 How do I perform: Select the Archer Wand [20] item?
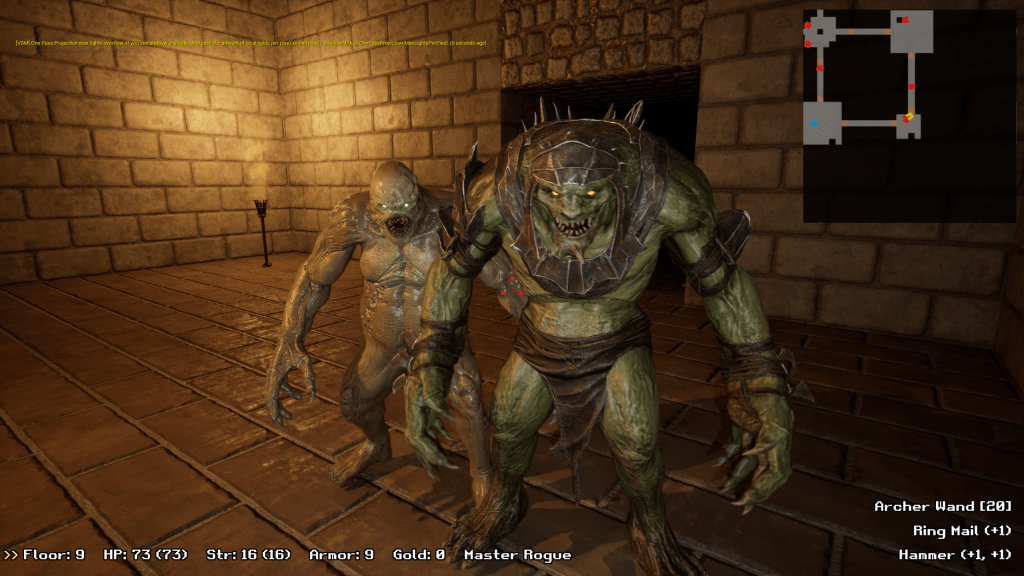tap(942, 507)
